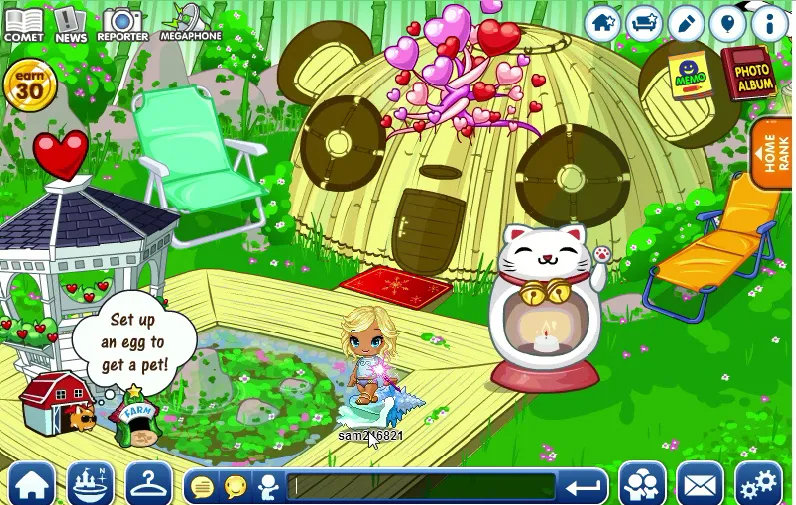Go home with the house button
The width and height of the screenshot is (796, 505).
point(32,484)
